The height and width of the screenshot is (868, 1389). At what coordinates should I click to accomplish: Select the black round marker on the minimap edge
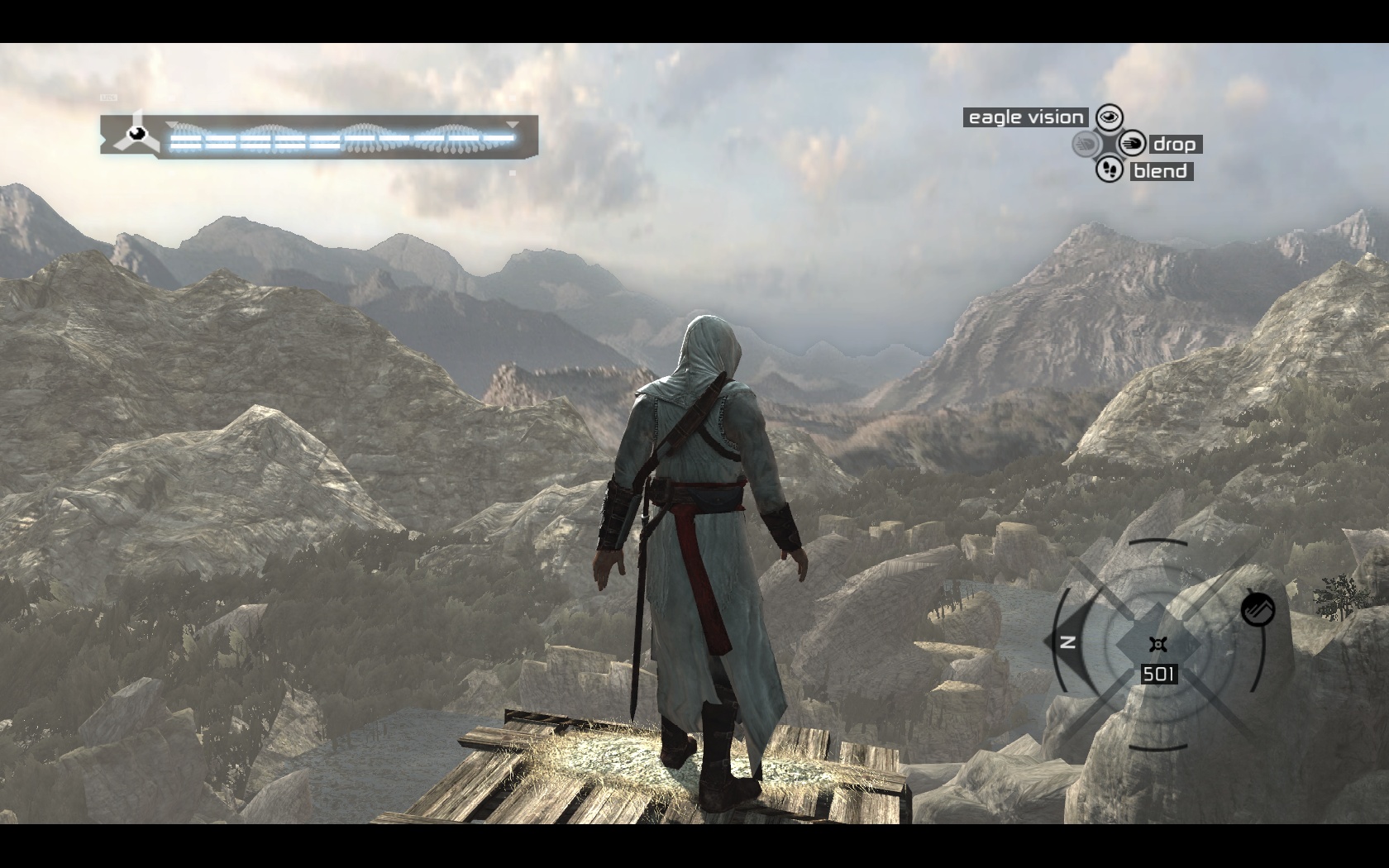(x=1258, y=610)
